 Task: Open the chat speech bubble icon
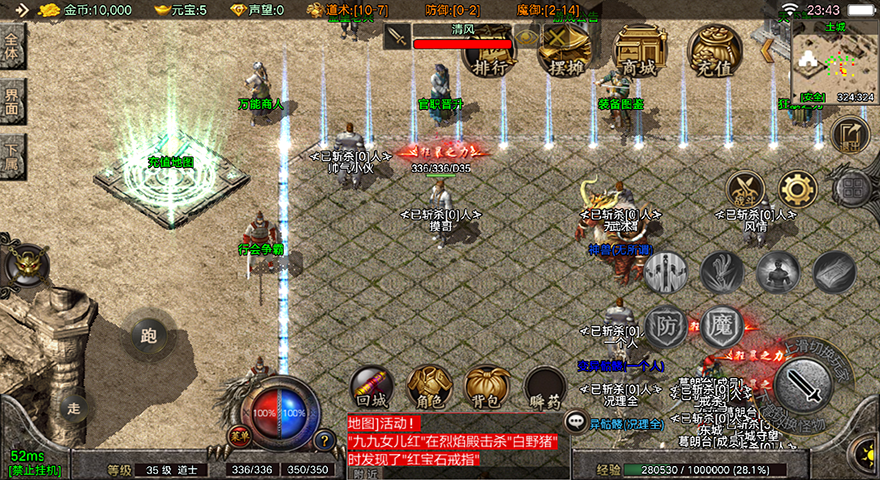click(x=577, y=422)
